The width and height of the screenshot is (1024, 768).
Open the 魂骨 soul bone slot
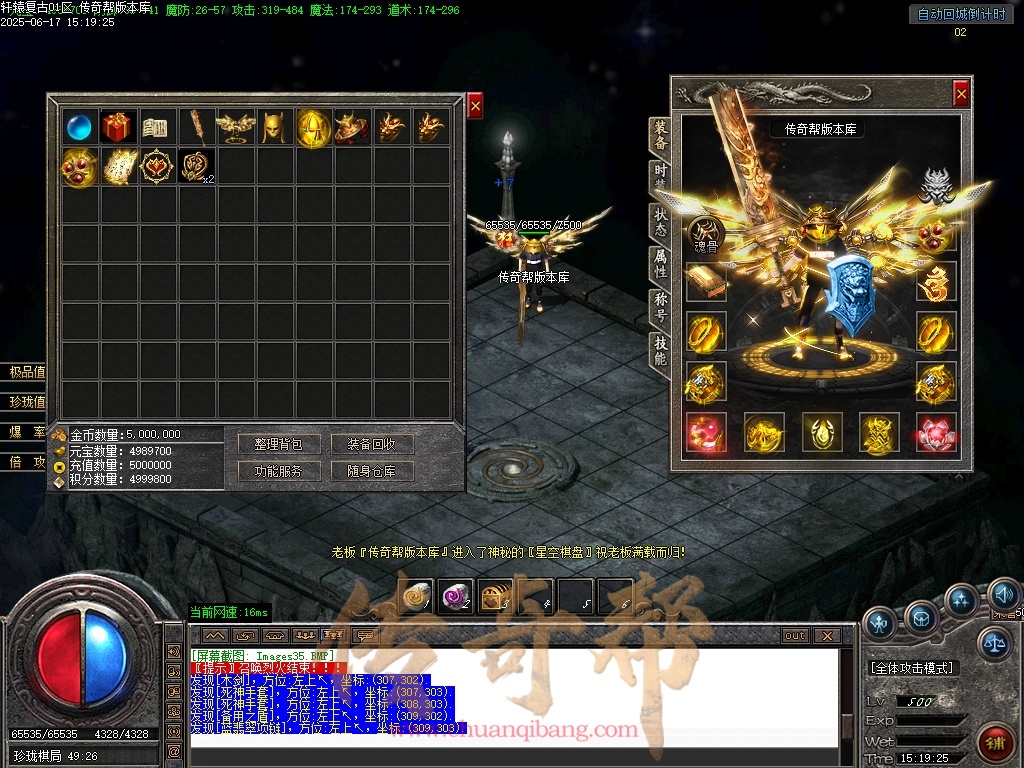point(705,235)
